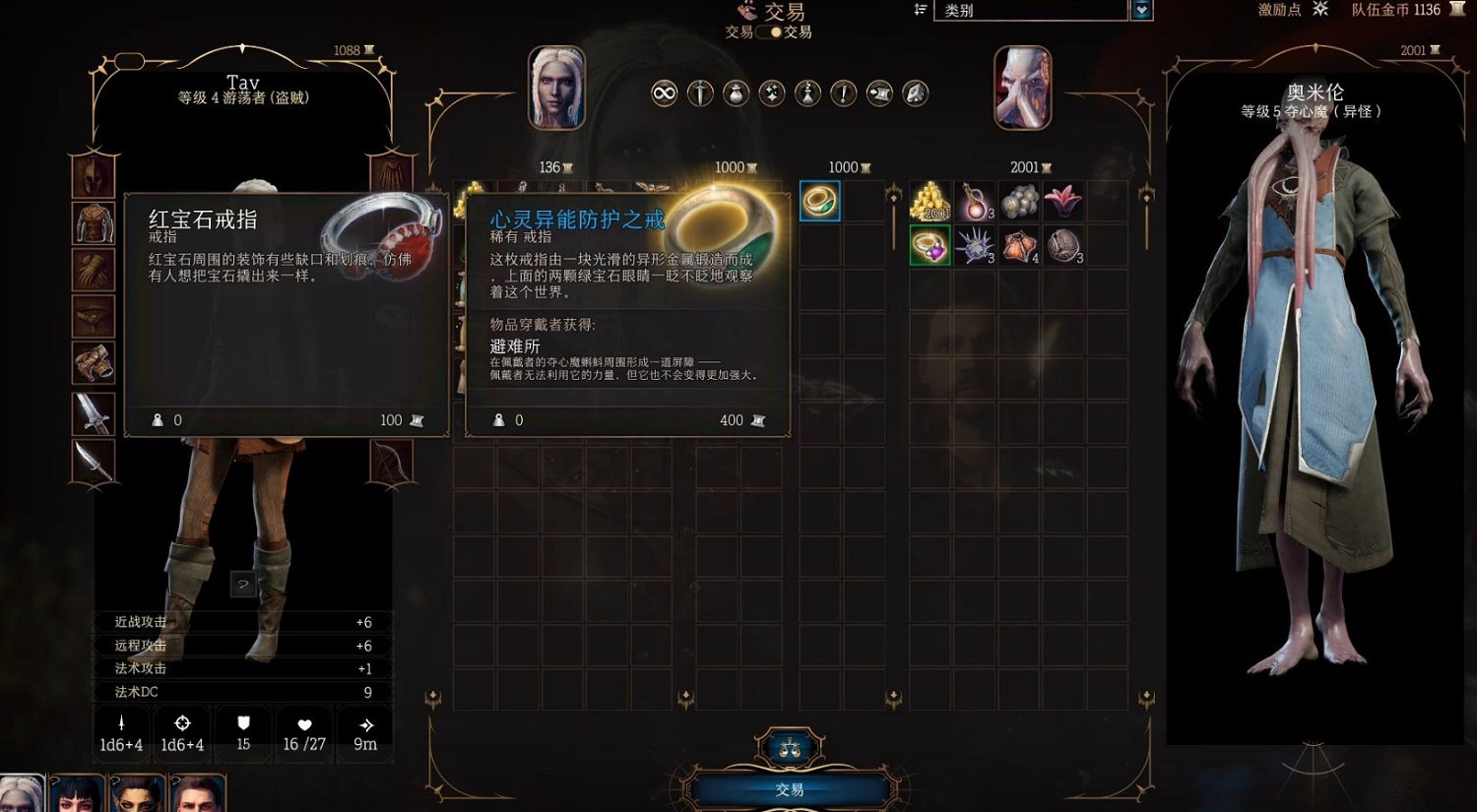
Task: Switch the trade/barter mode toggle
Action: (x=770, y=31)
